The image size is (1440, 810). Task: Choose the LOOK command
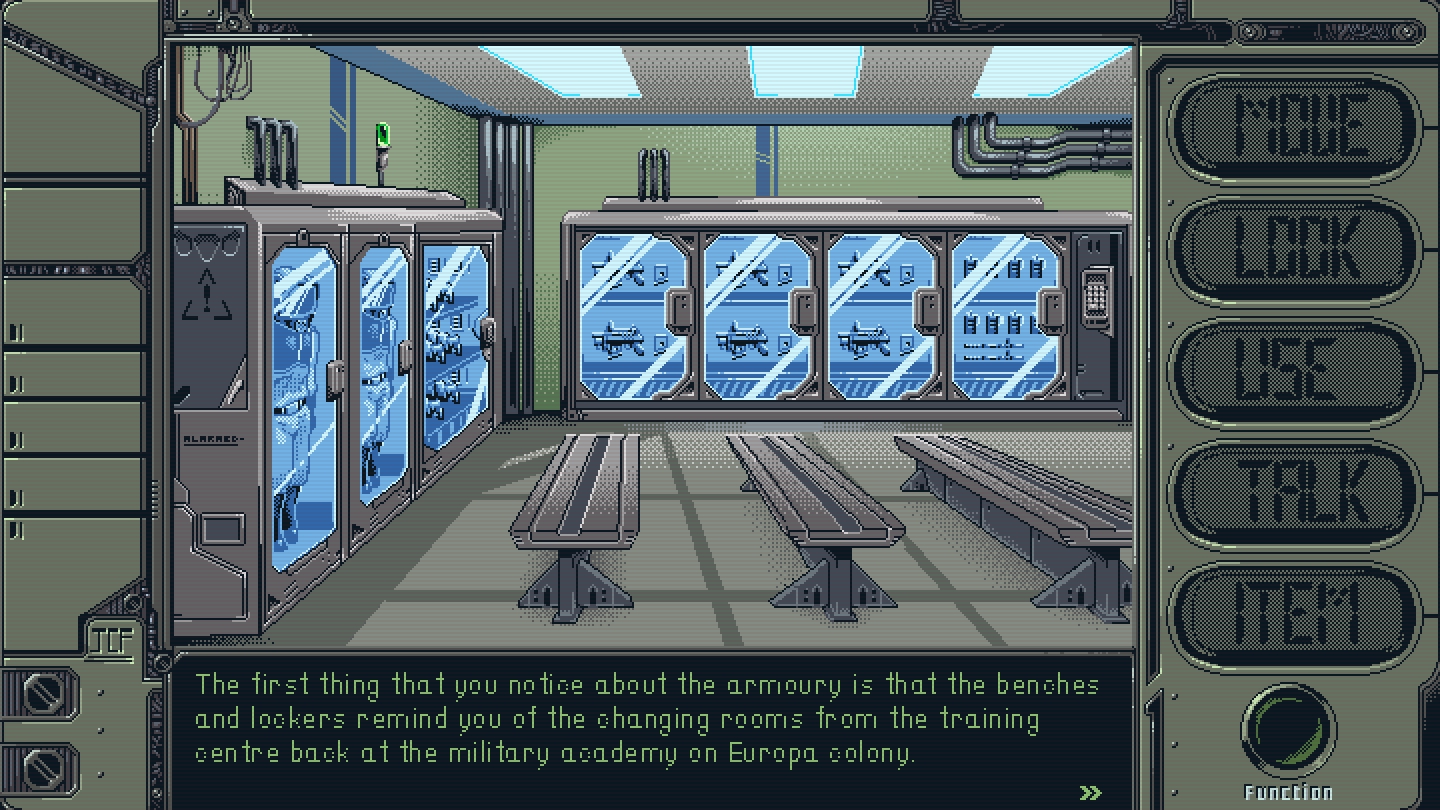coord(1296,249)
